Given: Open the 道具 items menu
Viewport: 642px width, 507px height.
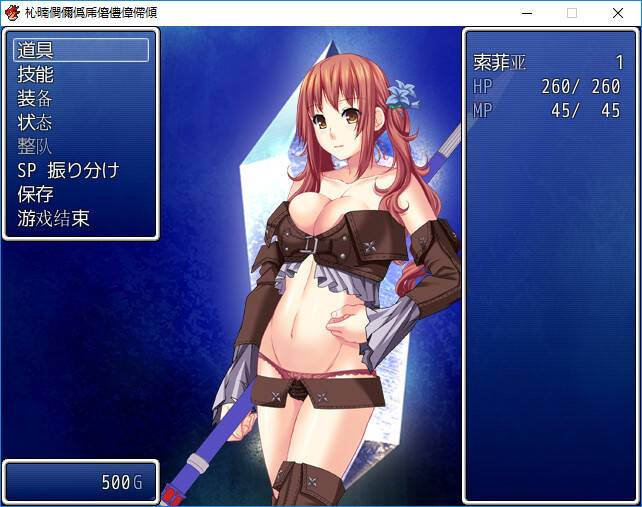Looking at the screenshot, I should (81, 50).
